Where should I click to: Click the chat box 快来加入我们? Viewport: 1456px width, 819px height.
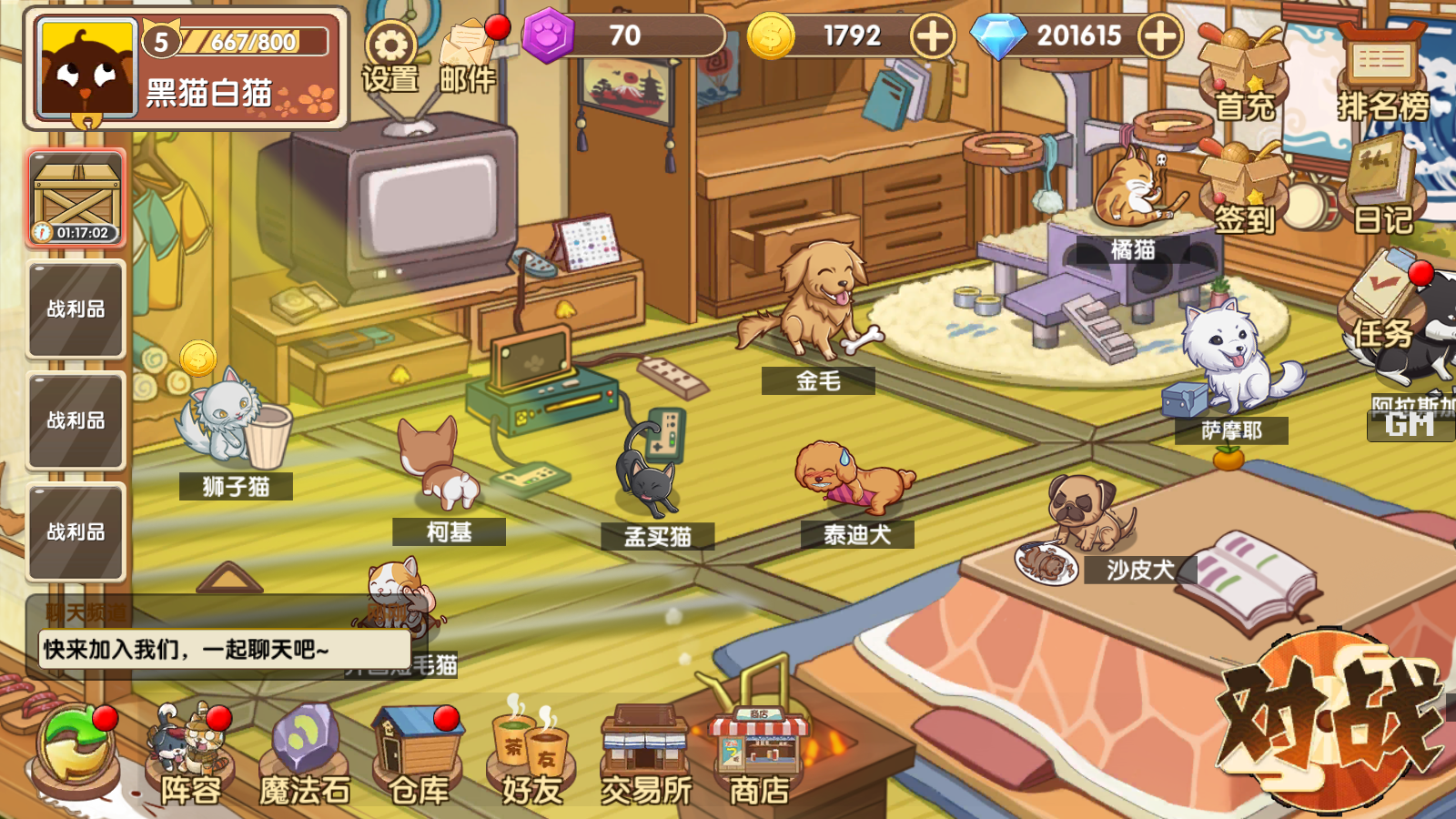223,649
